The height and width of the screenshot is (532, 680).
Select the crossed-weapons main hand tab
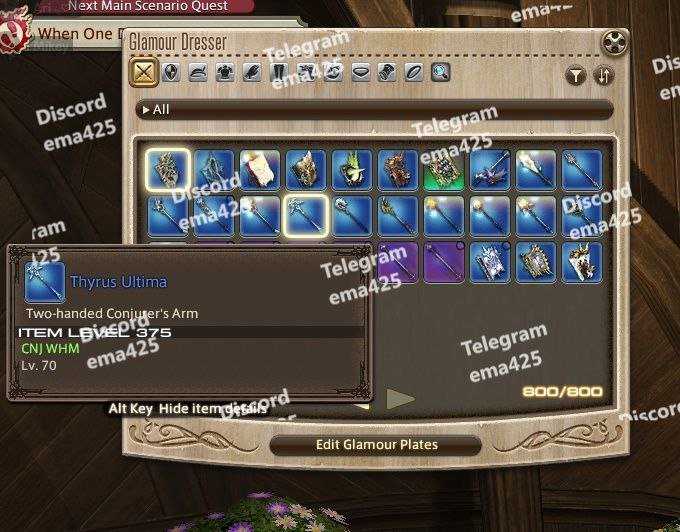coord(144,73)
